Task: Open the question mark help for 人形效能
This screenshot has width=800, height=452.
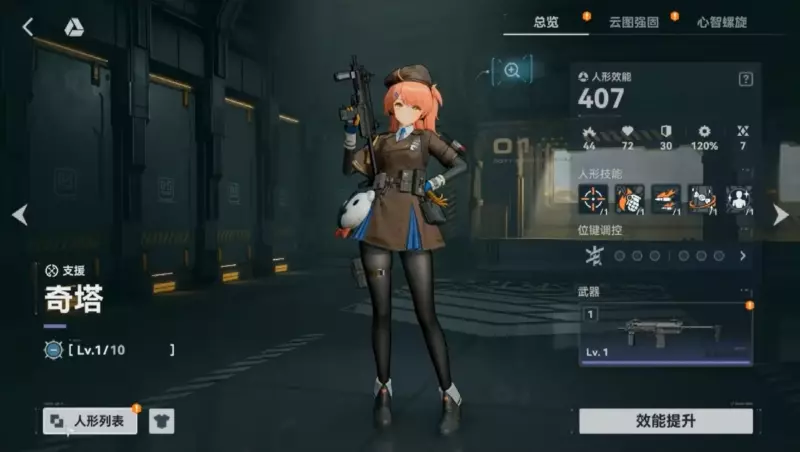Action: [745, 79]
